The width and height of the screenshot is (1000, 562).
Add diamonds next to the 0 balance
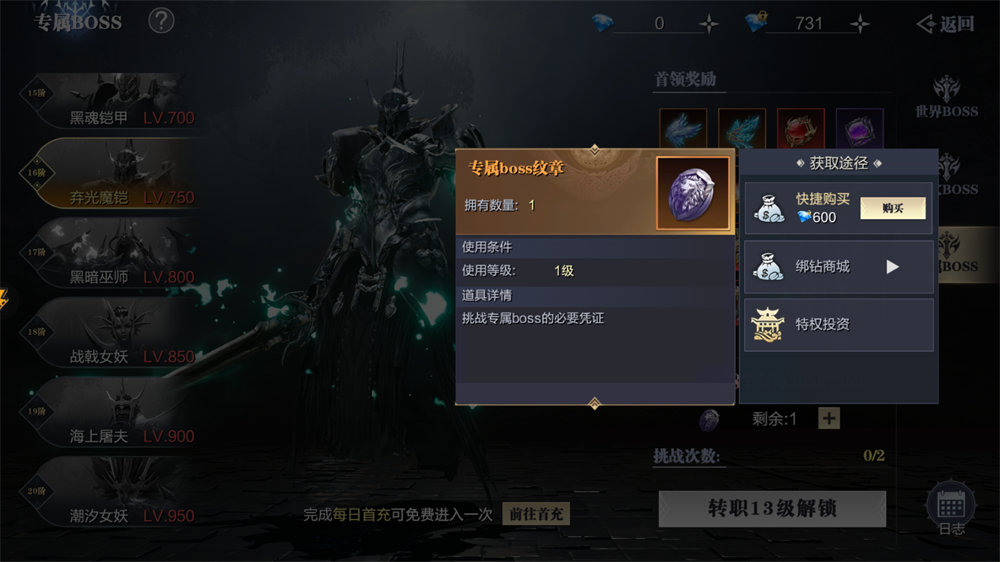pyautogui.click(x=708, y=24)
